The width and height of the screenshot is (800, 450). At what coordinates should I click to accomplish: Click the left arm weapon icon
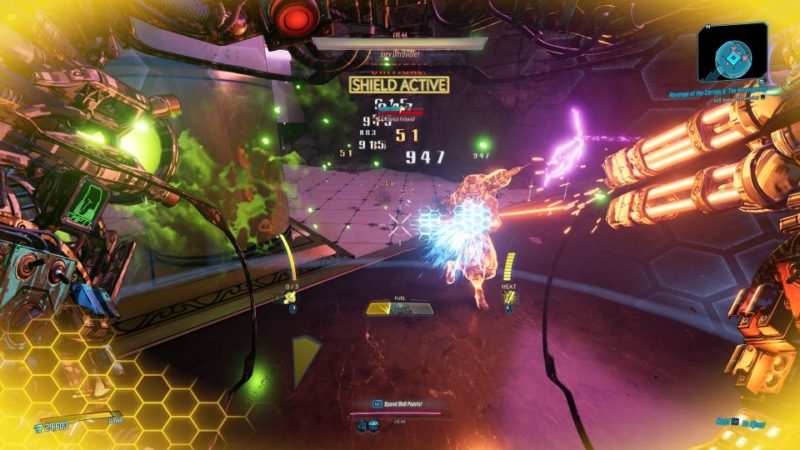[x=291, y=297]
